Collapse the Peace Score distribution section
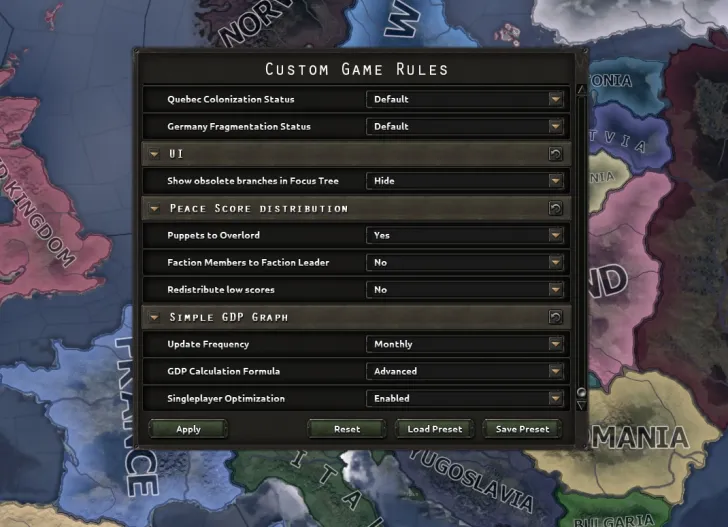 pyautogui.click(x=154, y=208)
